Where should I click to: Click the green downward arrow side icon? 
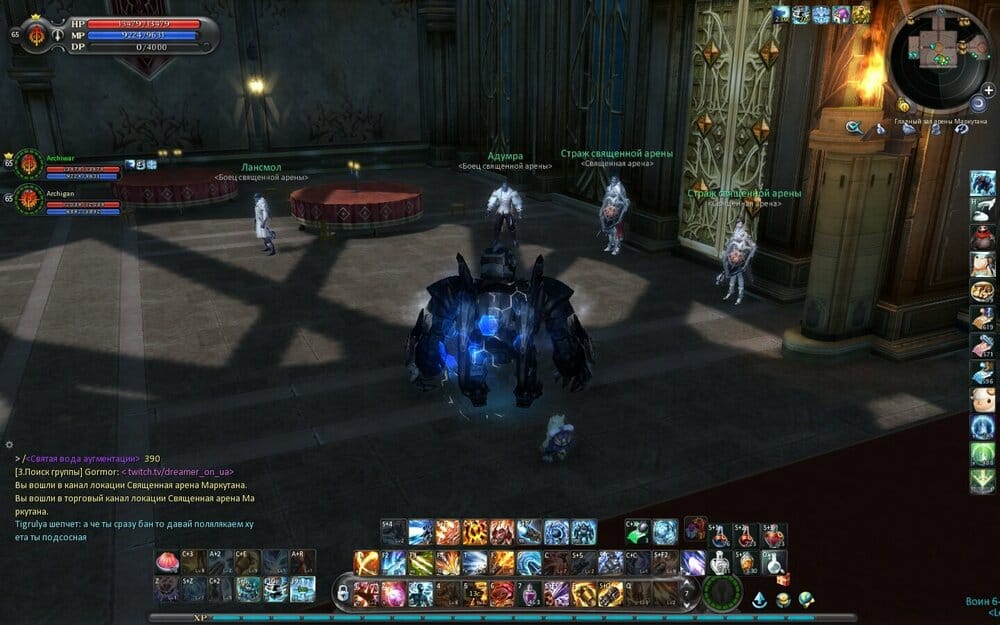pos(982,481)
